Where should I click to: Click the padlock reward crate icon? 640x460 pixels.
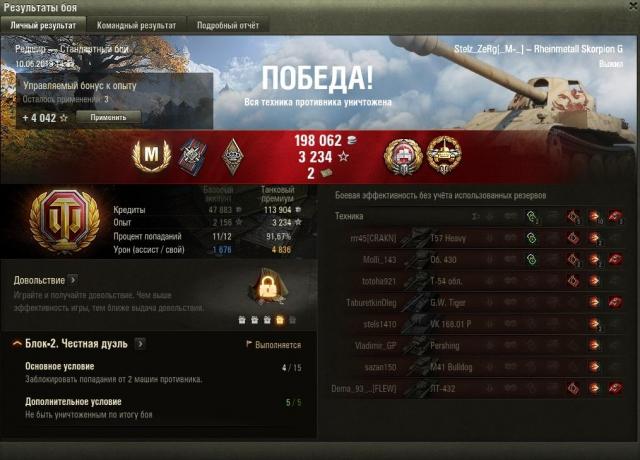[267, 291]
